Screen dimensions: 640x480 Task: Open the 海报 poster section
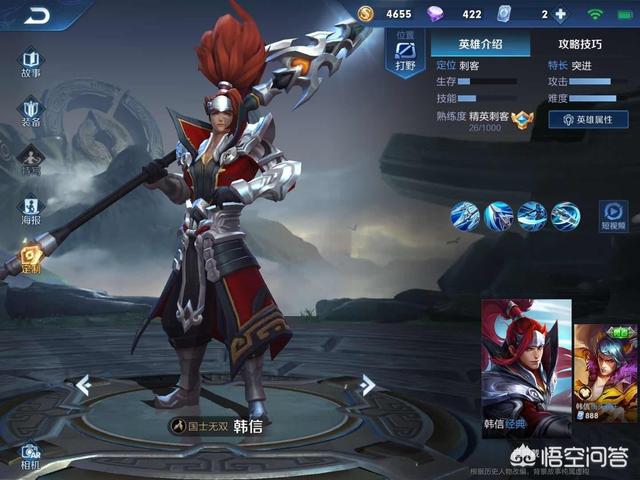[x=31, y=208]
